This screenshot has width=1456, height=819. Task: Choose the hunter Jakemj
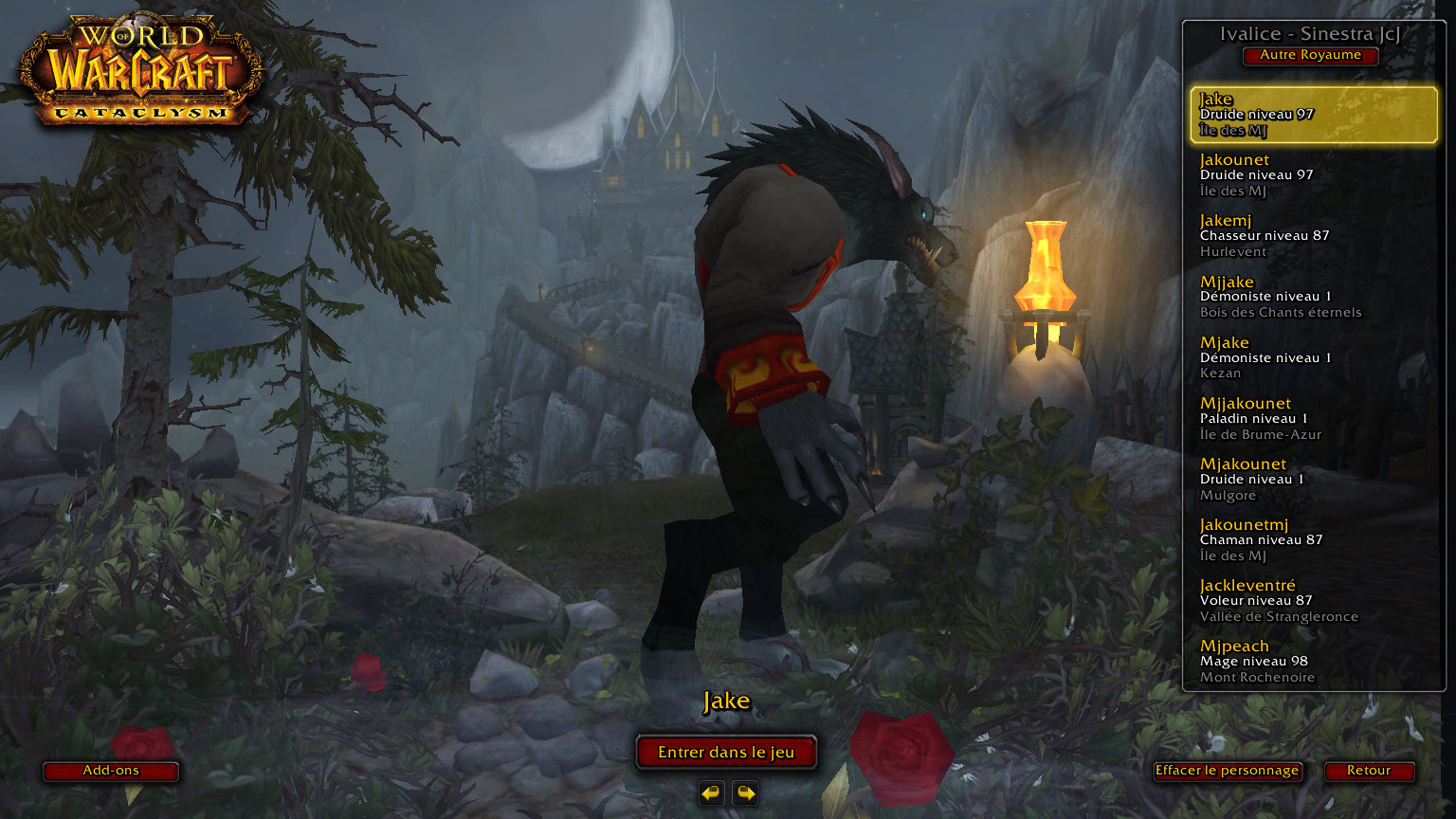1313,236
